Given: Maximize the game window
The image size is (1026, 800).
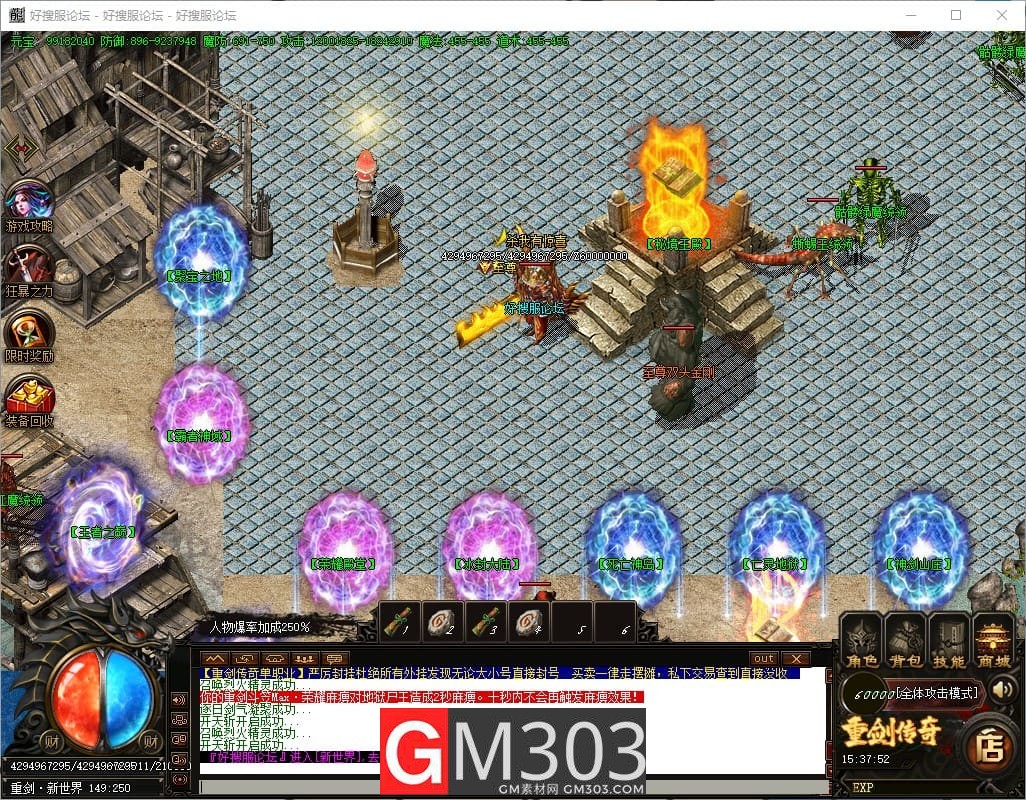Looking at the screenshot, I should (x=956, y=15).
